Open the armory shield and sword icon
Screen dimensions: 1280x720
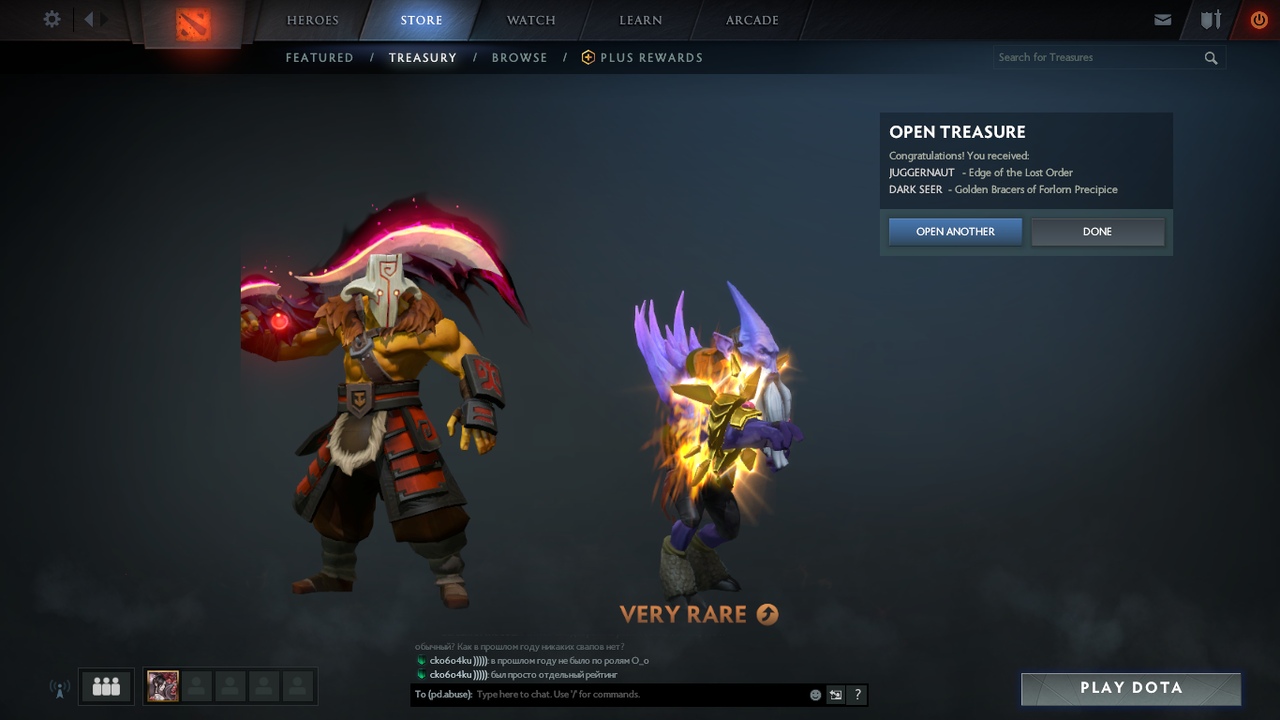tap(1211, 20)
